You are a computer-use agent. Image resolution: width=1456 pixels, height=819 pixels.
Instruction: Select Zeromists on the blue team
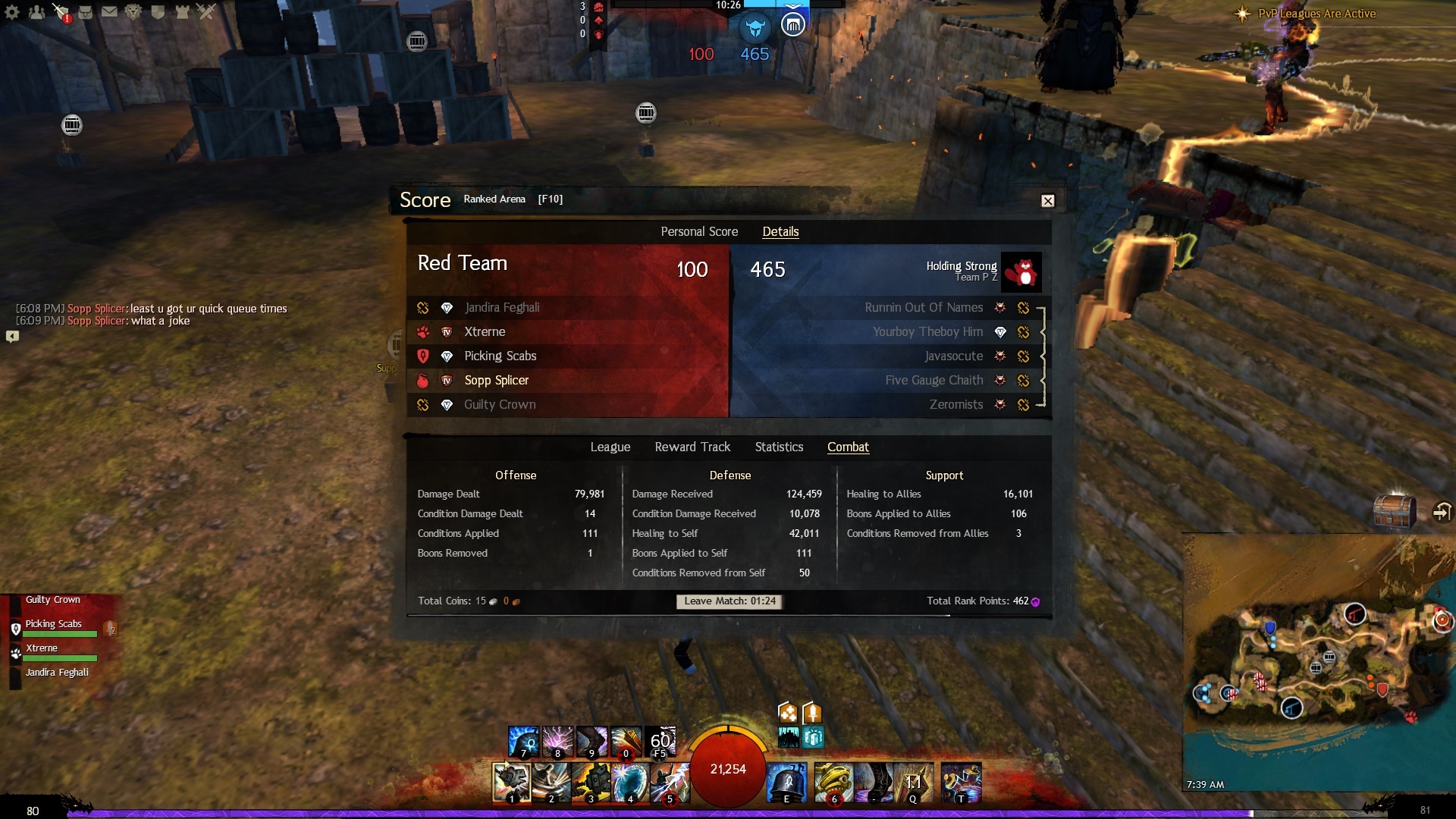coord(955,405)
